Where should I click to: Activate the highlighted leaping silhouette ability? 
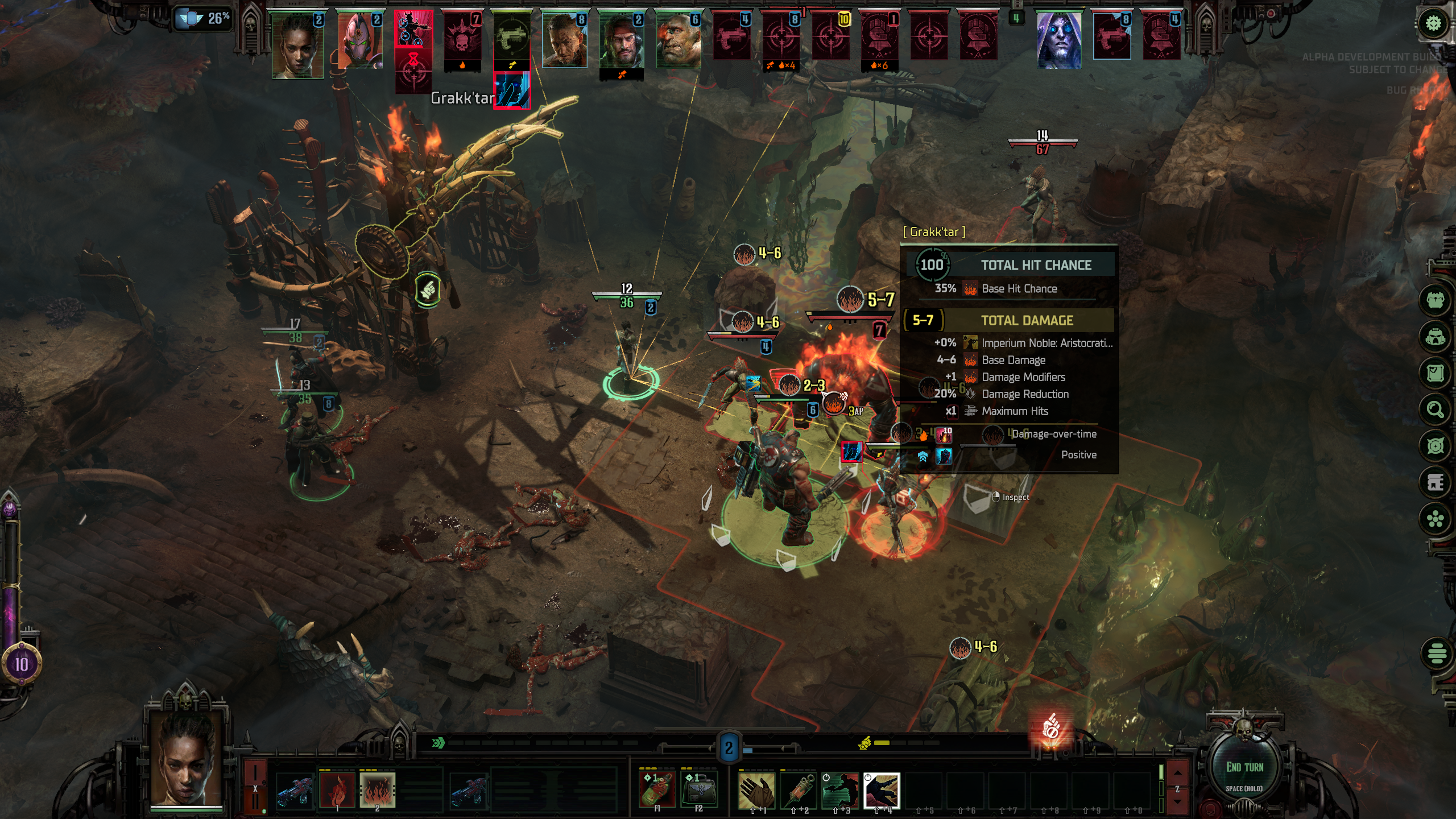pos(881,789)
